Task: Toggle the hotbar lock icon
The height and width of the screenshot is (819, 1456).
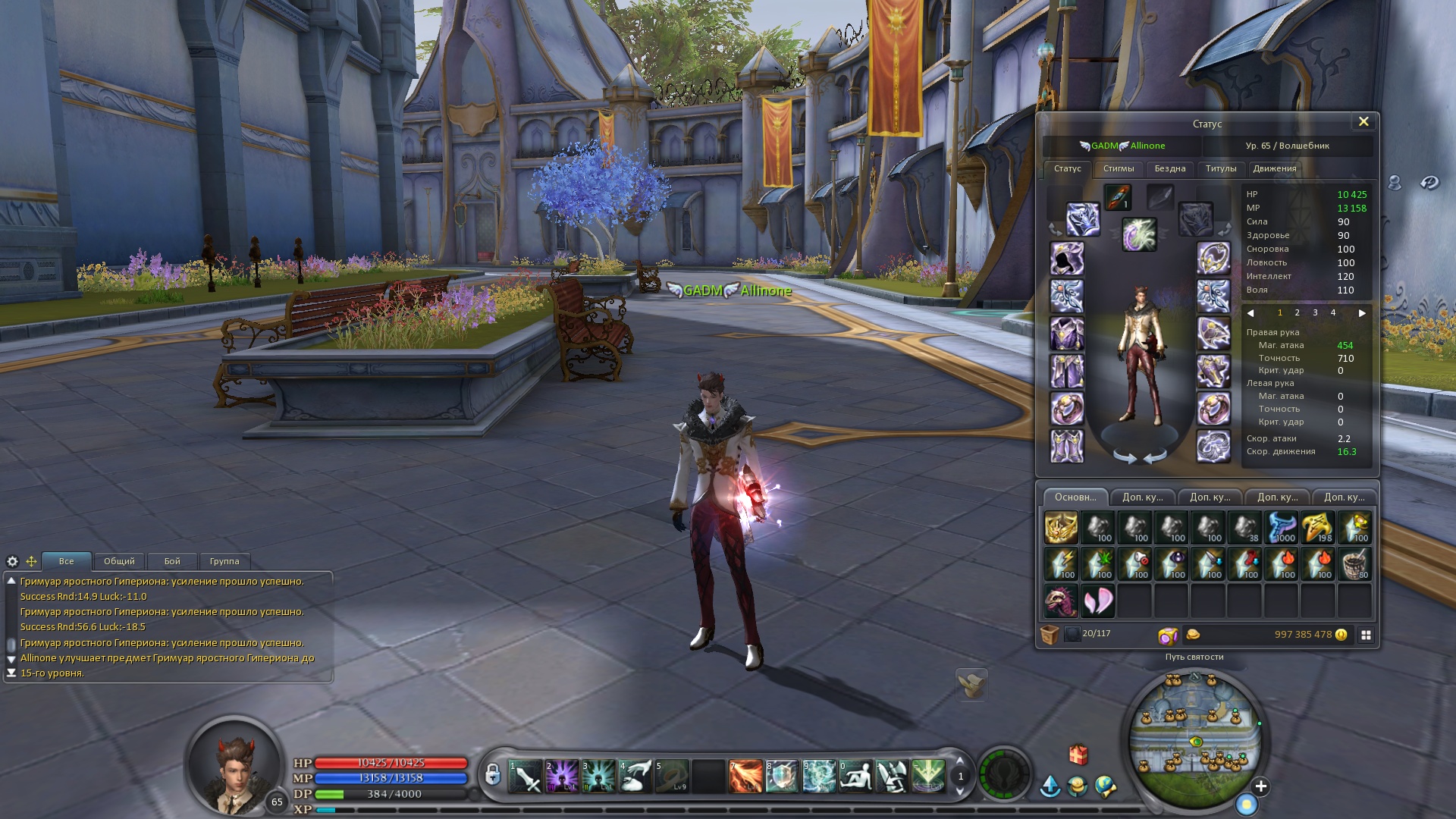Action: (x=493, y=775)
